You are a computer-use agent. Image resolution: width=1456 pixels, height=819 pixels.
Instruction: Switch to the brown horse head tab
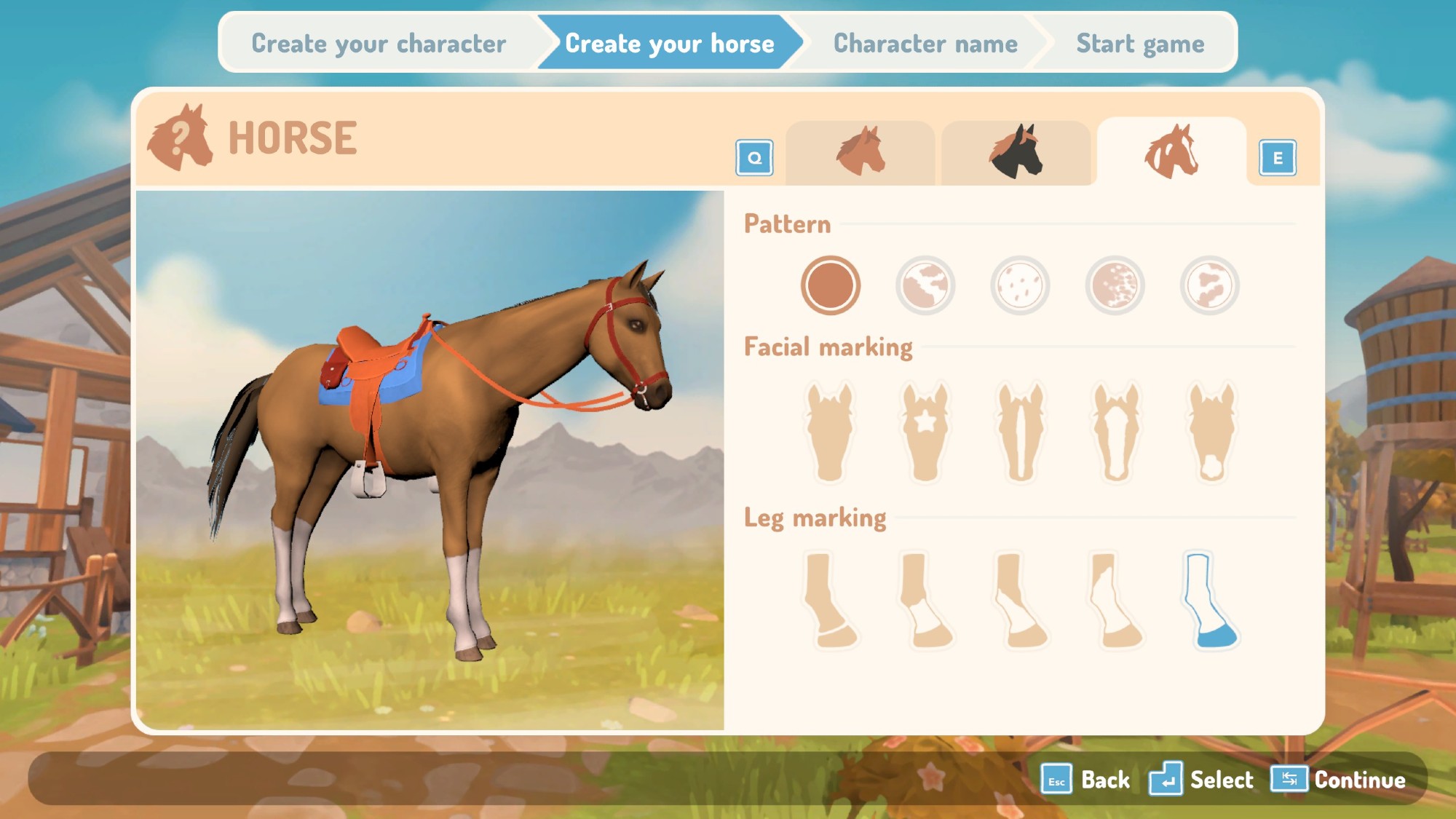coord(860,152)
